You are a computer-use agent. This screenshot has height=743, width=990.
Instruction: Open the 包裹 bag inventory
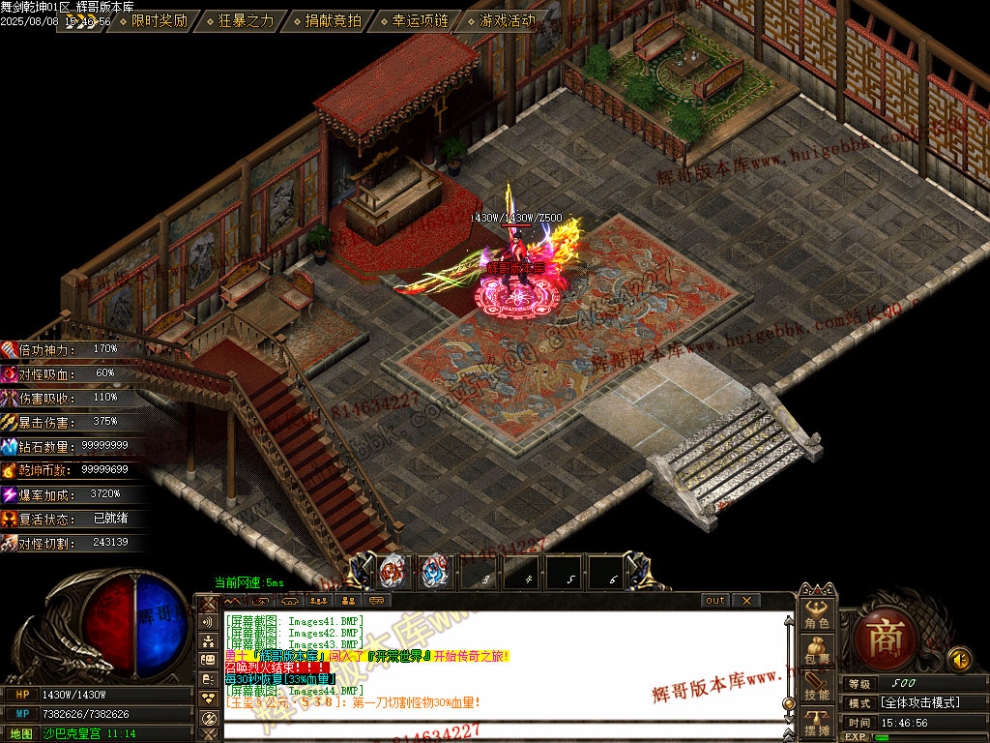tap(817, 651)
